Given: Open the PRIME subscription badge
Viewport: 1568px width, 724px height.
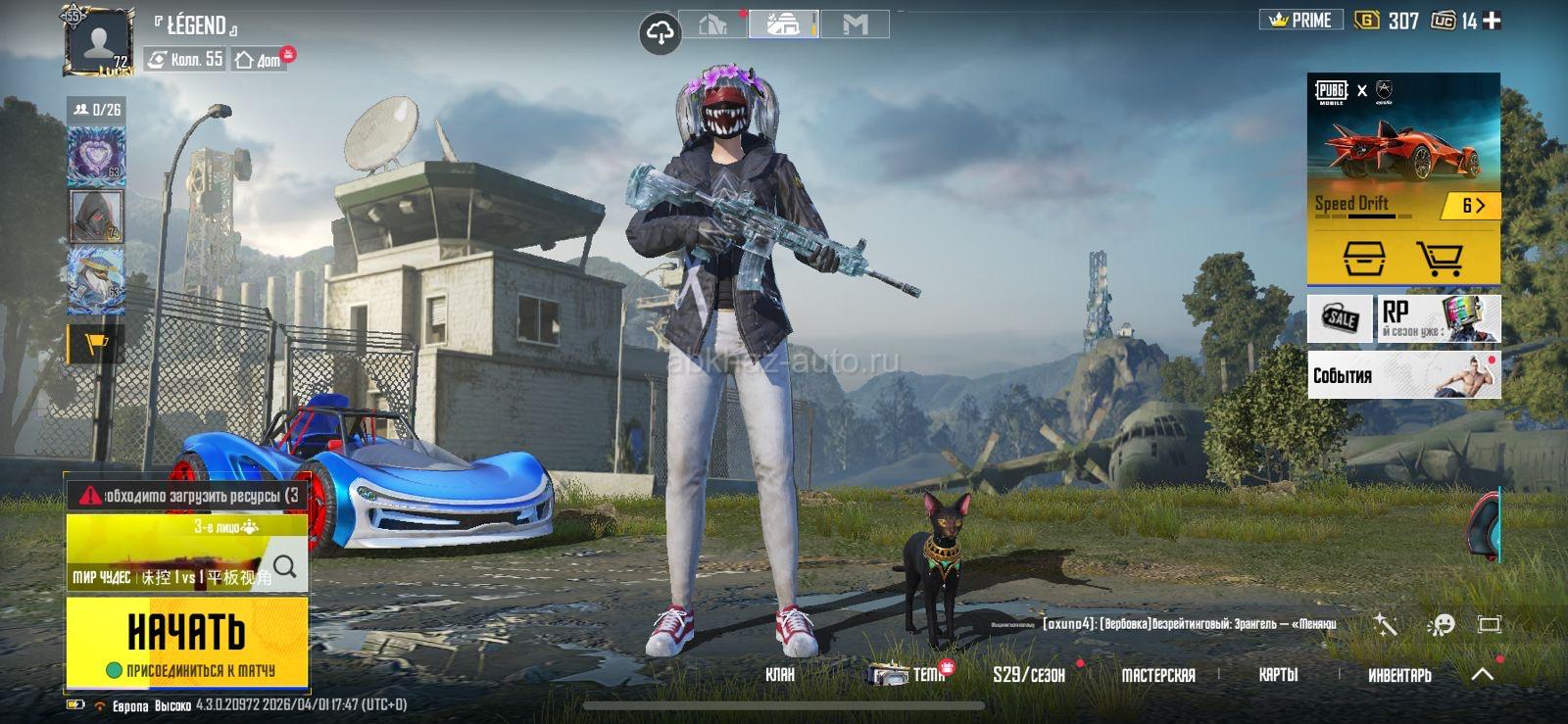Looking at the screenshot, I should 1300,21.
